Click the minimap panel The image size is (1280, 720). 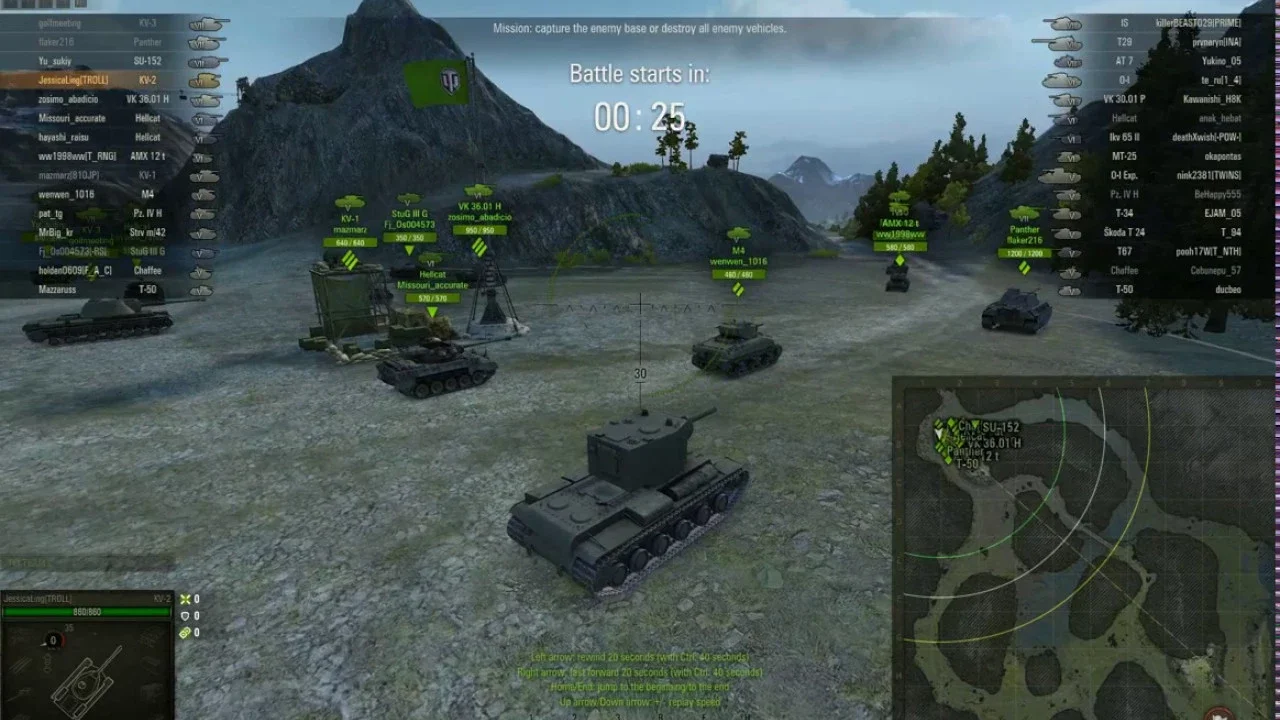(1083, 548)
